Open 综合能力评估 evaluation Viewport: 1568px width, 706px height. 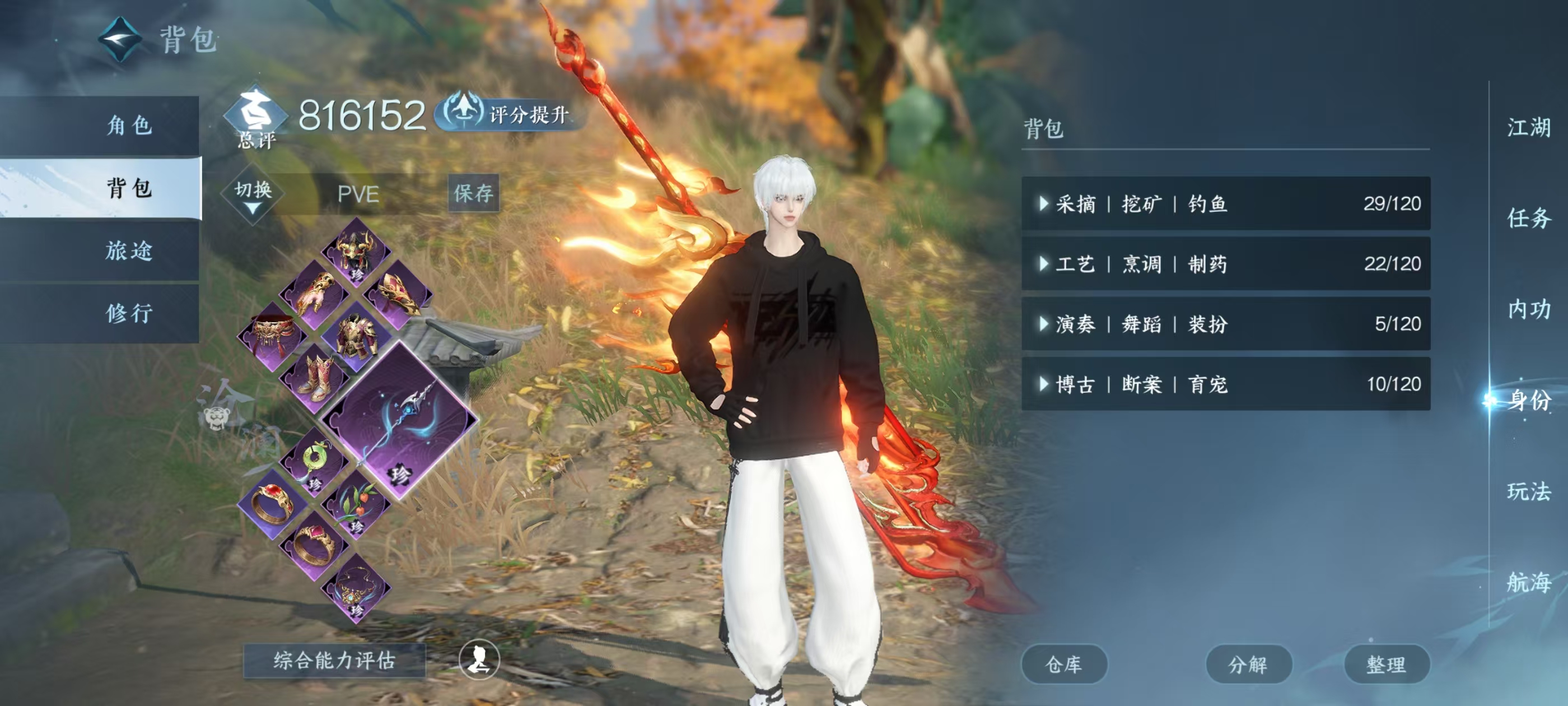pyautogui.click(x=334, y=660)
